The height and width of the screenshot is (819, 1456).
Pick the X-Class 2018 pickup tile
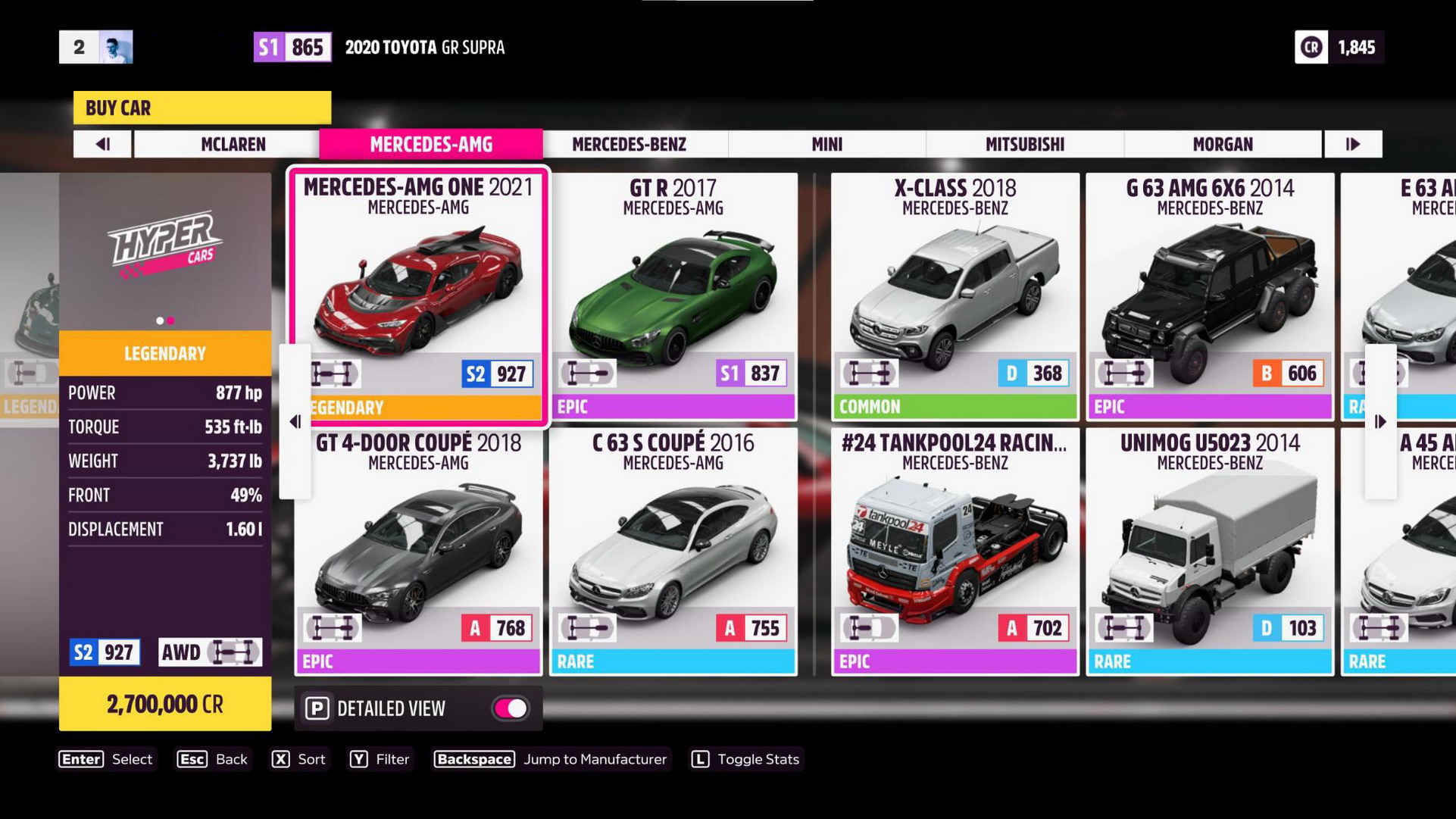[955, 295]
